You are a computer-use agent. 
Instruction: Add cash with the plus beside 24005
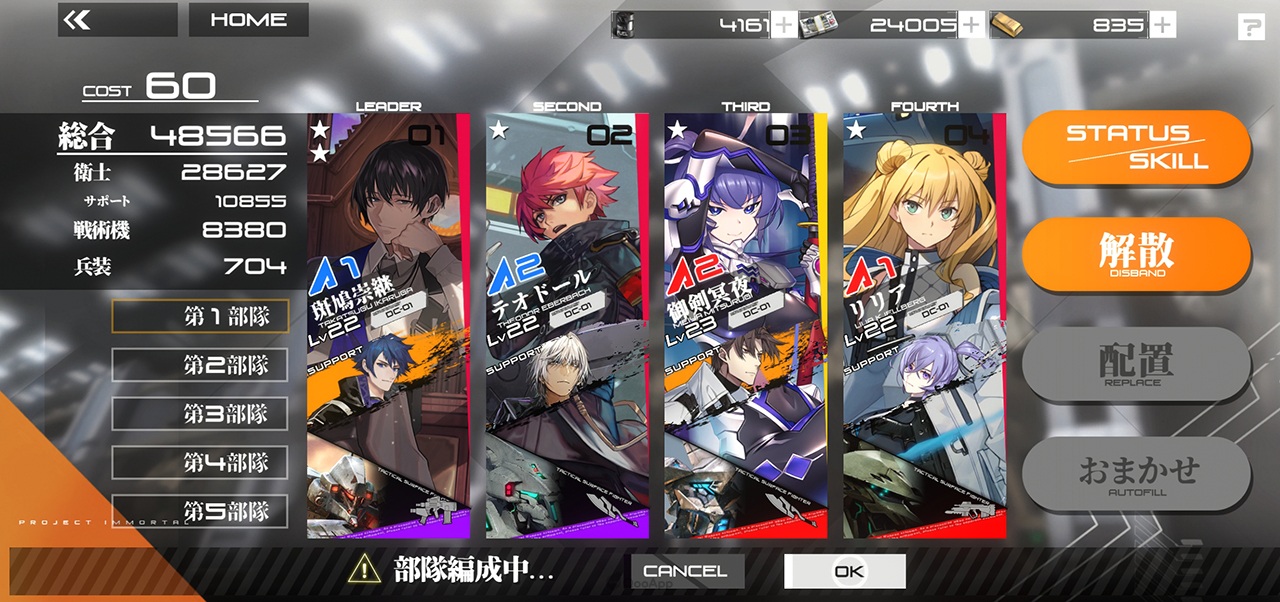(x=971, y=25)
